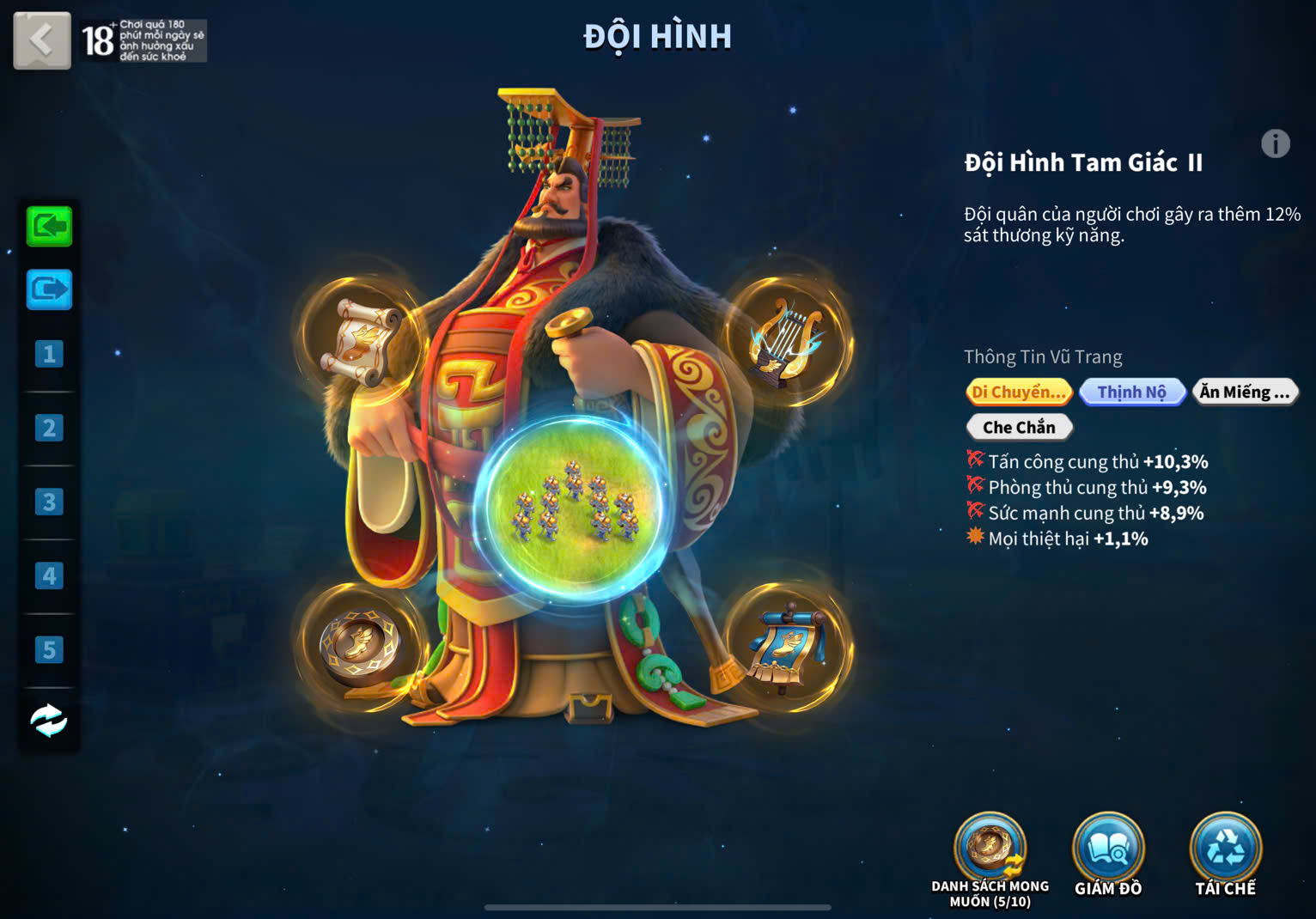Select the Thịnh Nộ attribute tag
Image resolution: width=1316 pixels, height=919 pixels.
click(x=1132, y=393)
